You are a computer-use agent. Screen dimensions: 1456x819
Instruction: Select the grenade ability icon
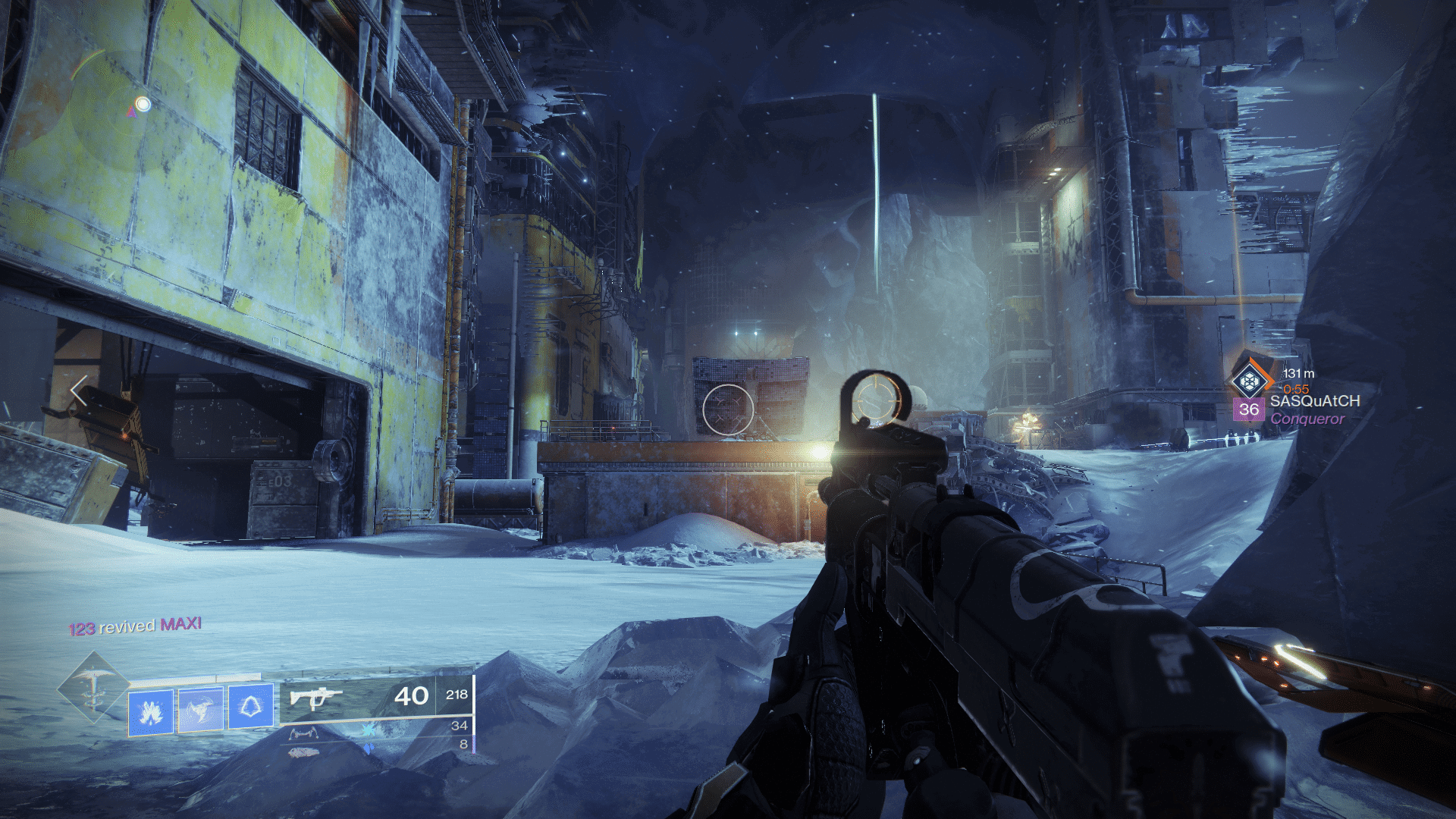[x=150, y=711]
